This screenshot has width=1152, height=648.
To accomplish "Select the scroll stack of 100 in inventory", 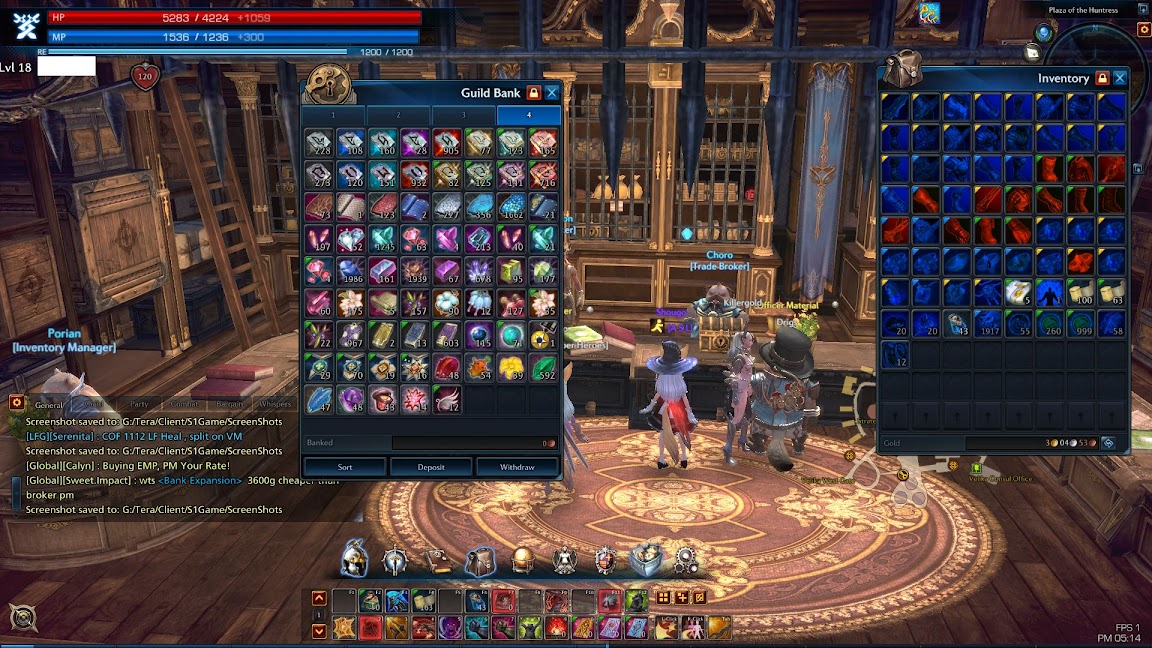I will click(x=1081, y=292).
